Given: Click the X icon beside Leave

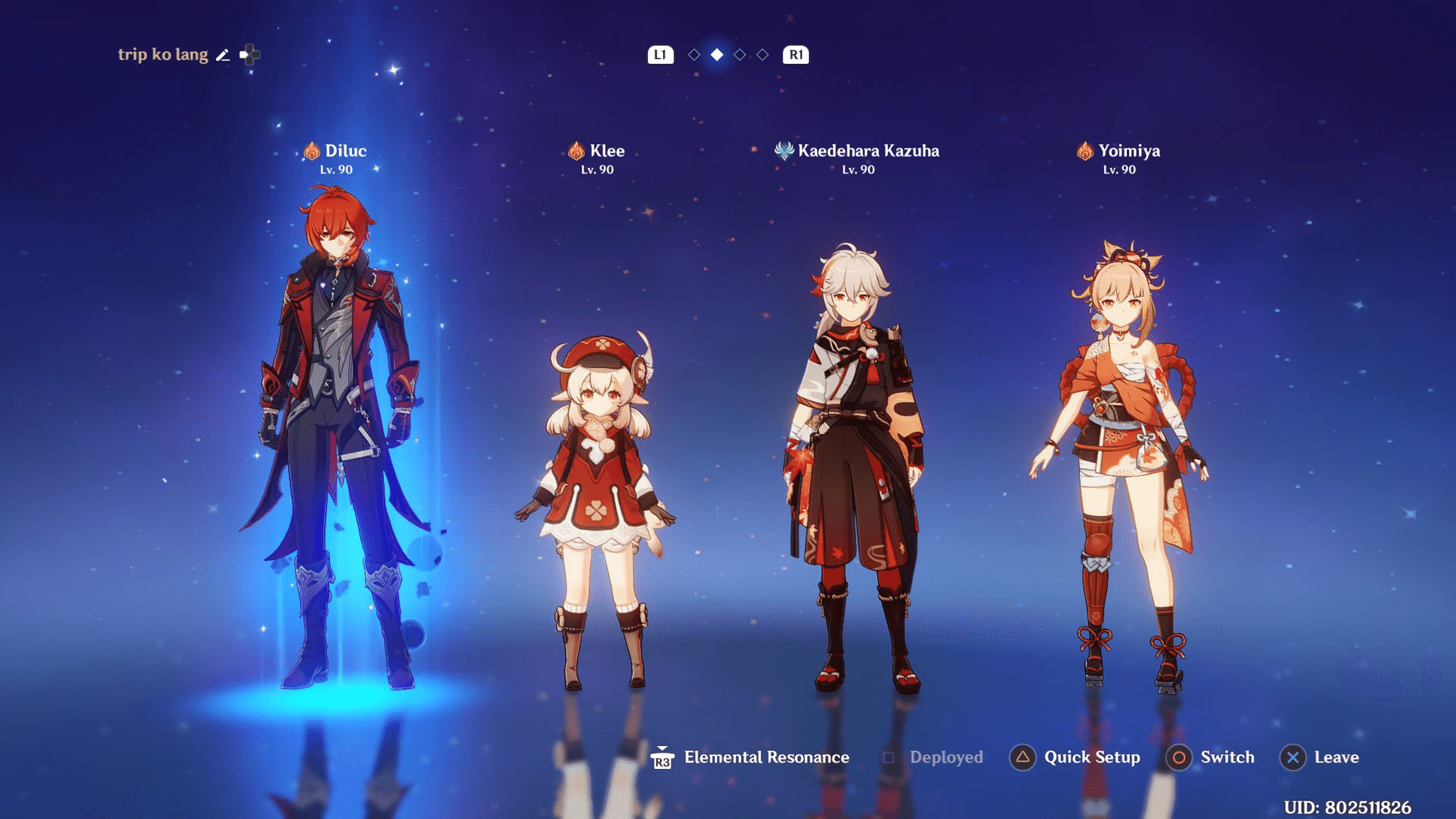Looking at the screenshot, I should coord(1292,758).
